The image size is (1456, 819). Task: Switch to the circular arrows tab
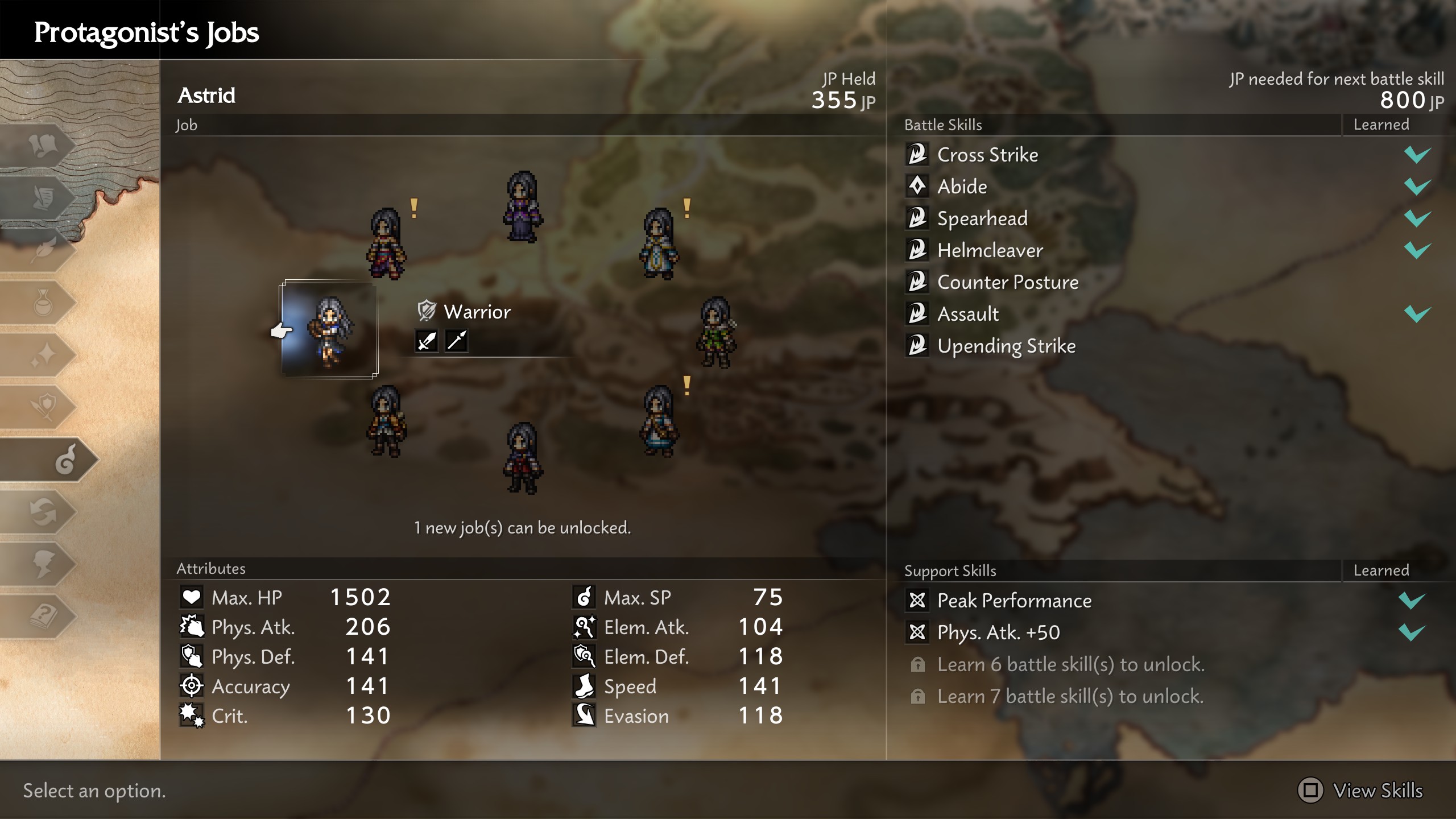click(x=43, y=512)
